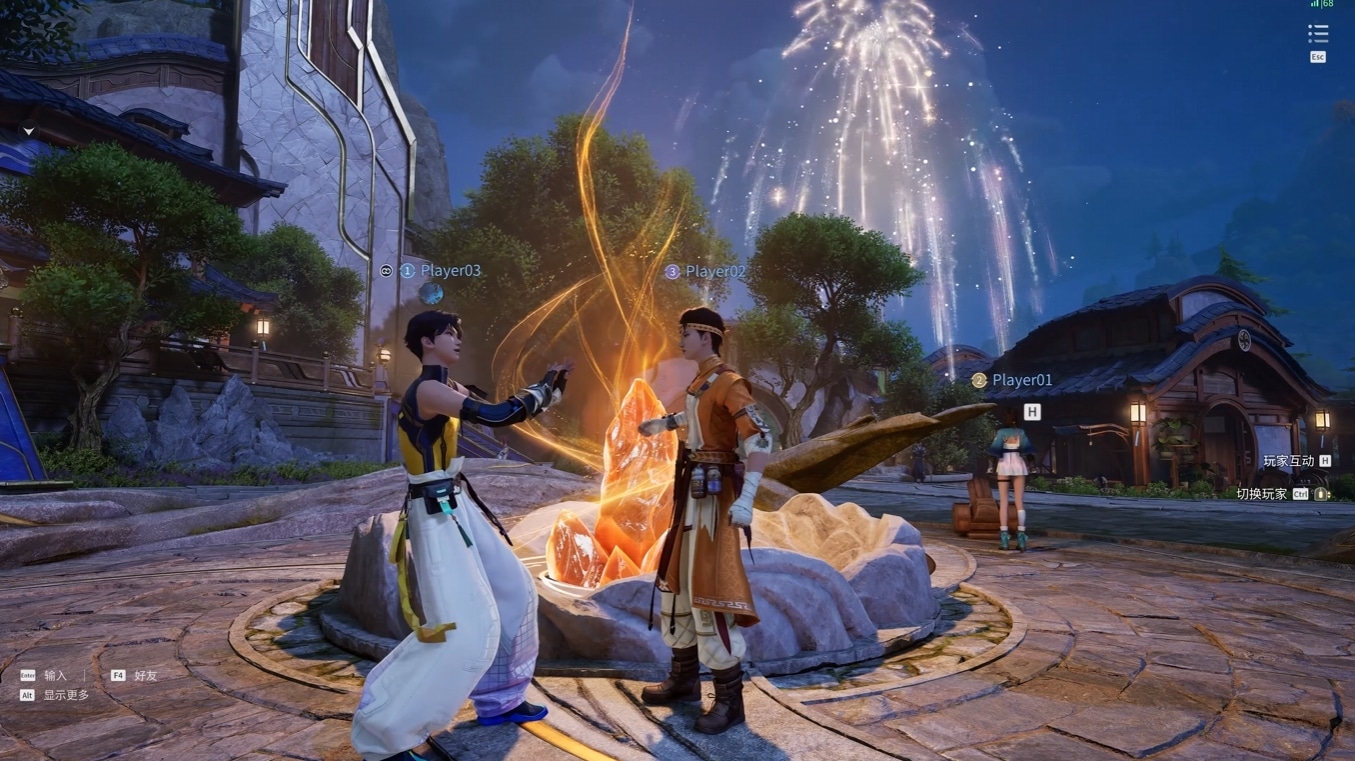Open the 好友 friends list
Screen dimensions: 1355x761
click(x=145, y=675)
